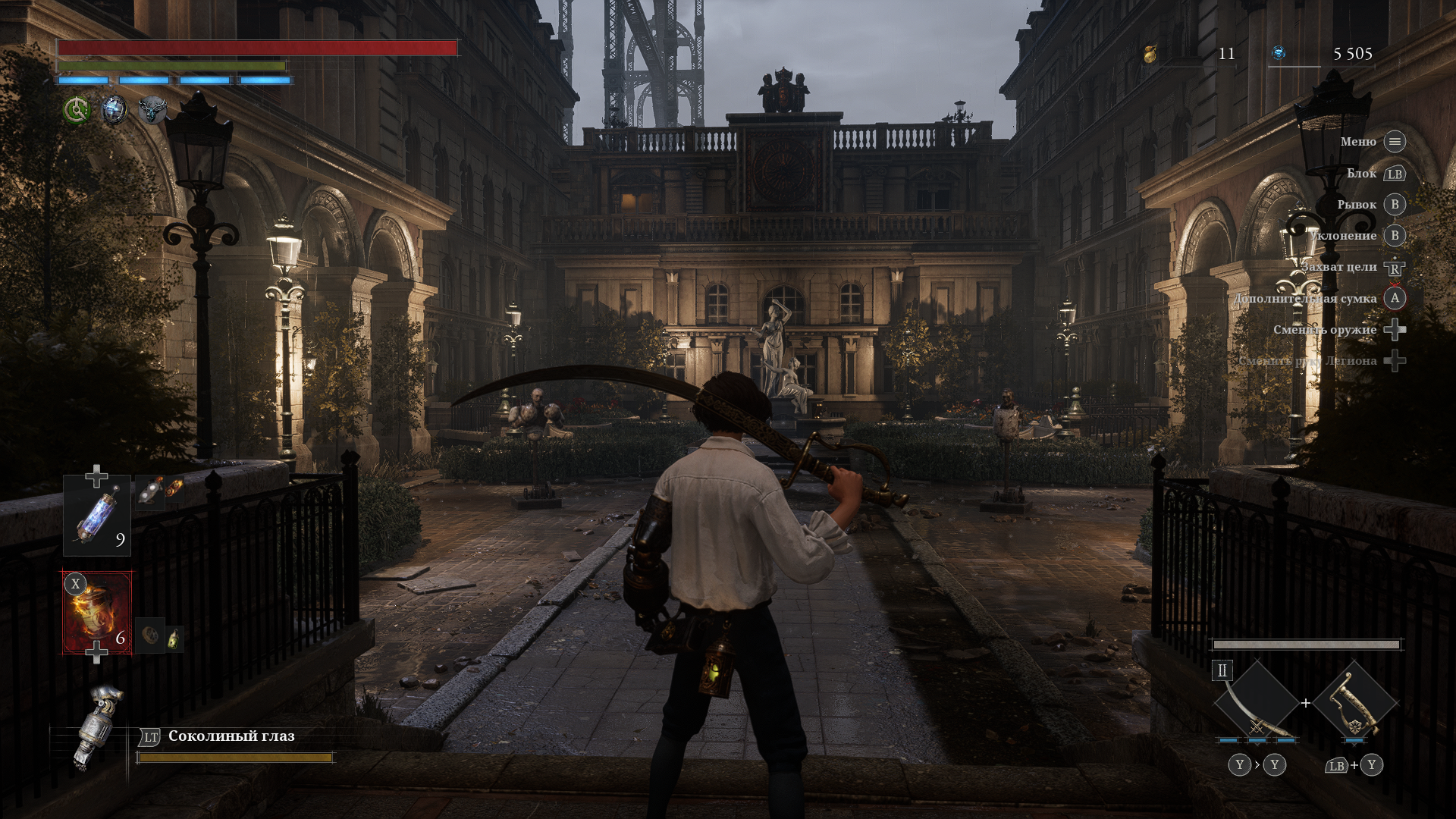Open the Меню entry in the controls list
The image size is (1456, 819).
(x=1357, y=142)
